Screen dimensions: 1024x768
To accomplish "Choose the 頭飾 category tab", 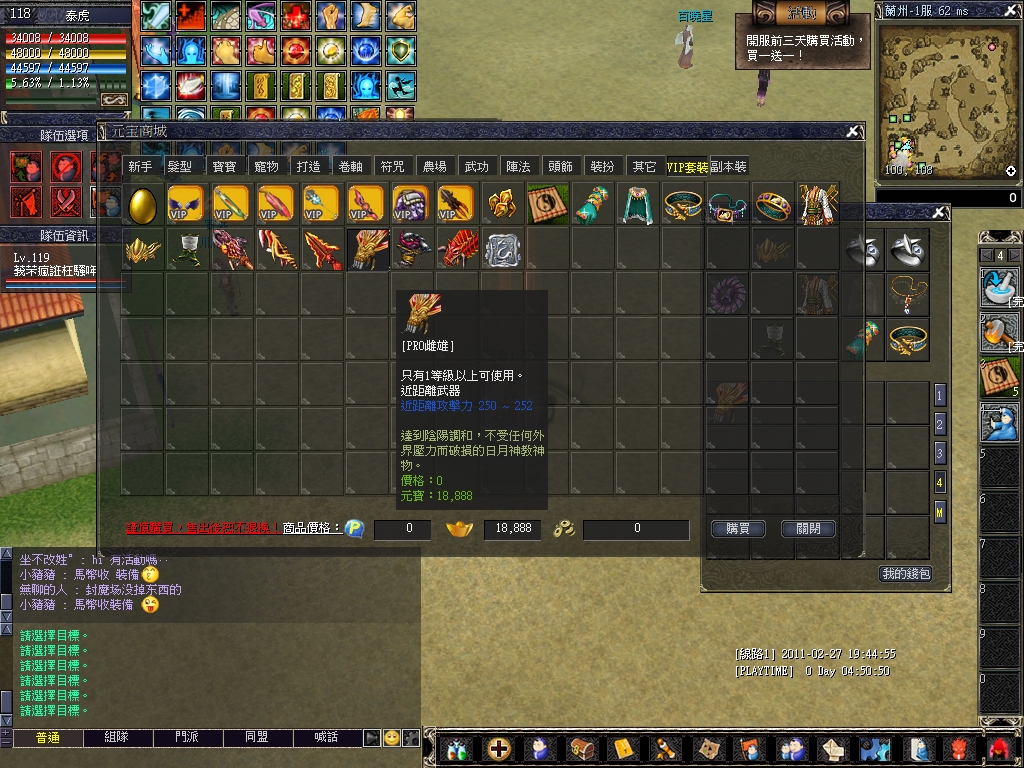I will pyautogui.click(x=560, y=167).
